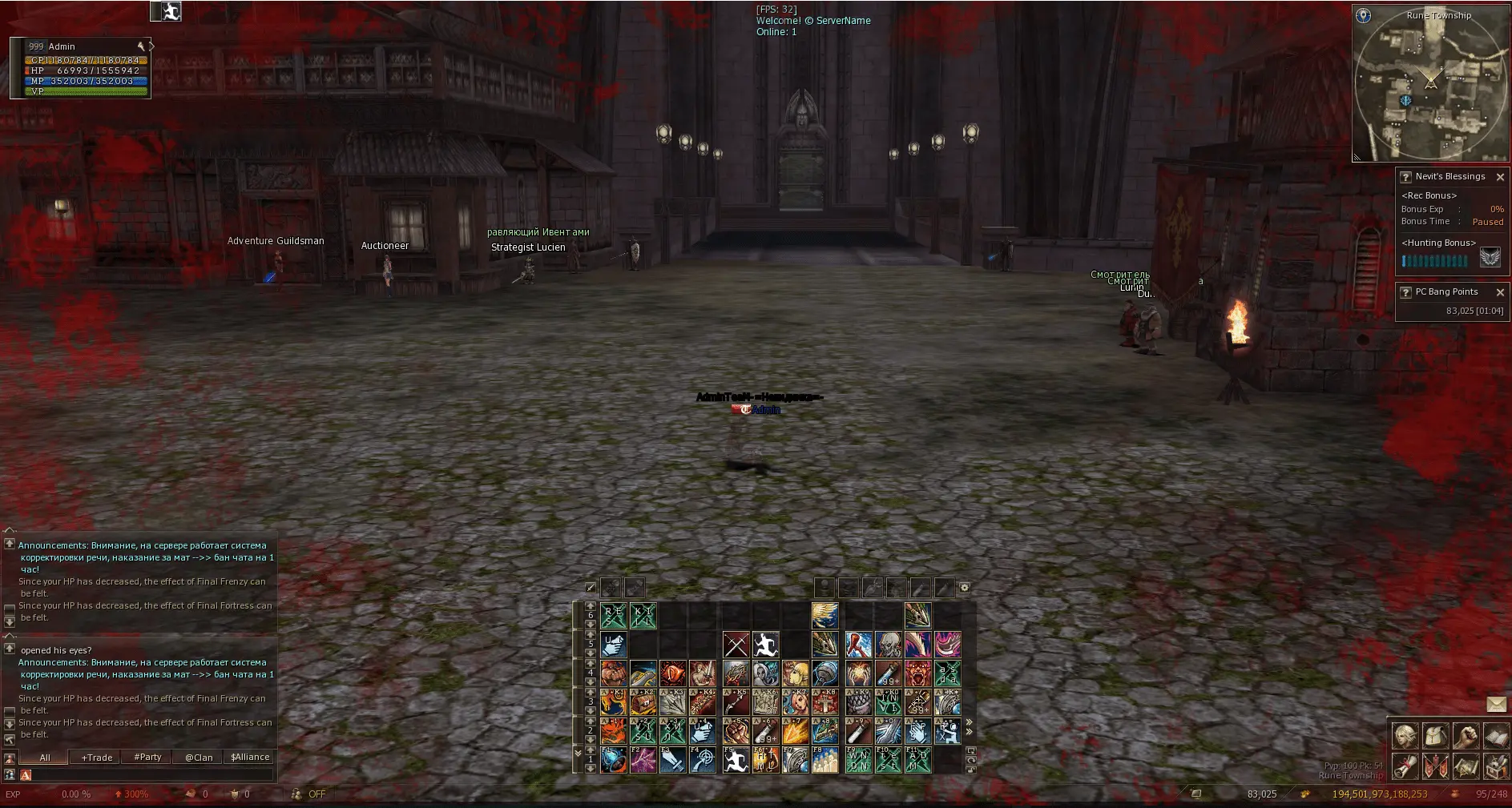
Task: Open the quest scroll icon
Action: 1405,766
